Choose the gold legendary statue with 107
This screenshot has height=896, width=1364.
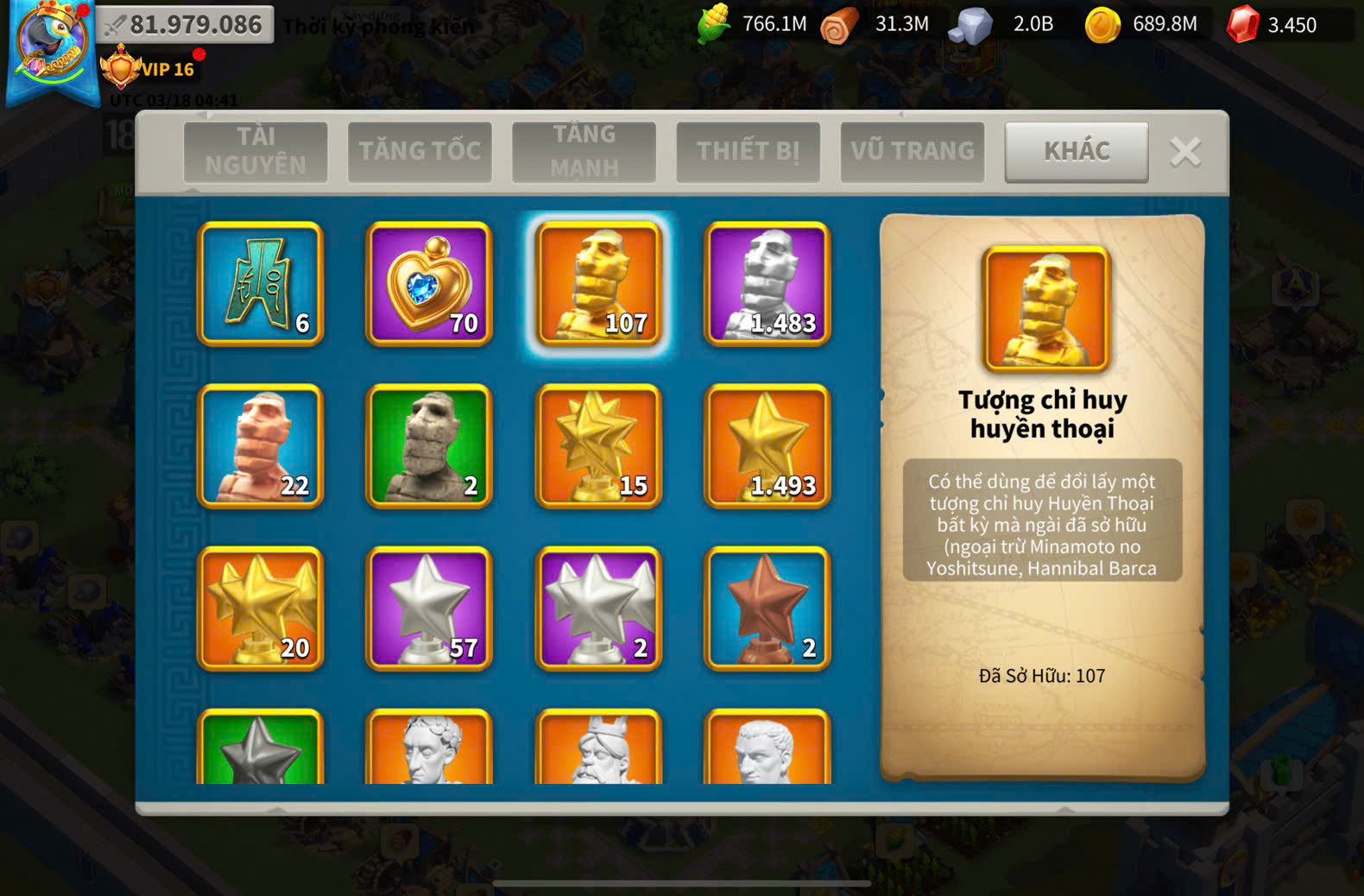tap(598, 284)
